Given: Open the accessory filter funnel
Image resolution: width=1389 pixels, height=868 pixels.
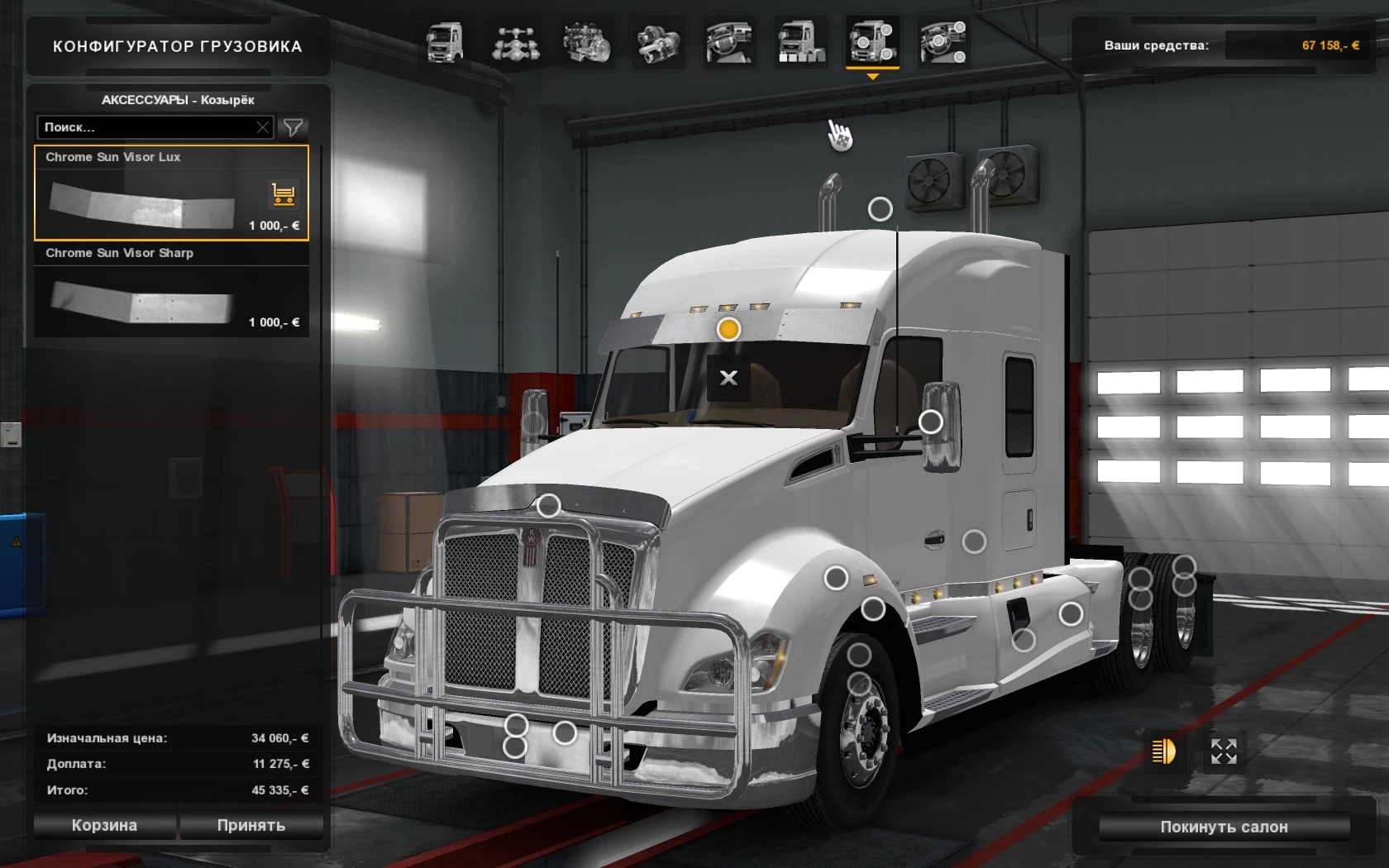Looking at the screenshot, I should click(293, 127).
